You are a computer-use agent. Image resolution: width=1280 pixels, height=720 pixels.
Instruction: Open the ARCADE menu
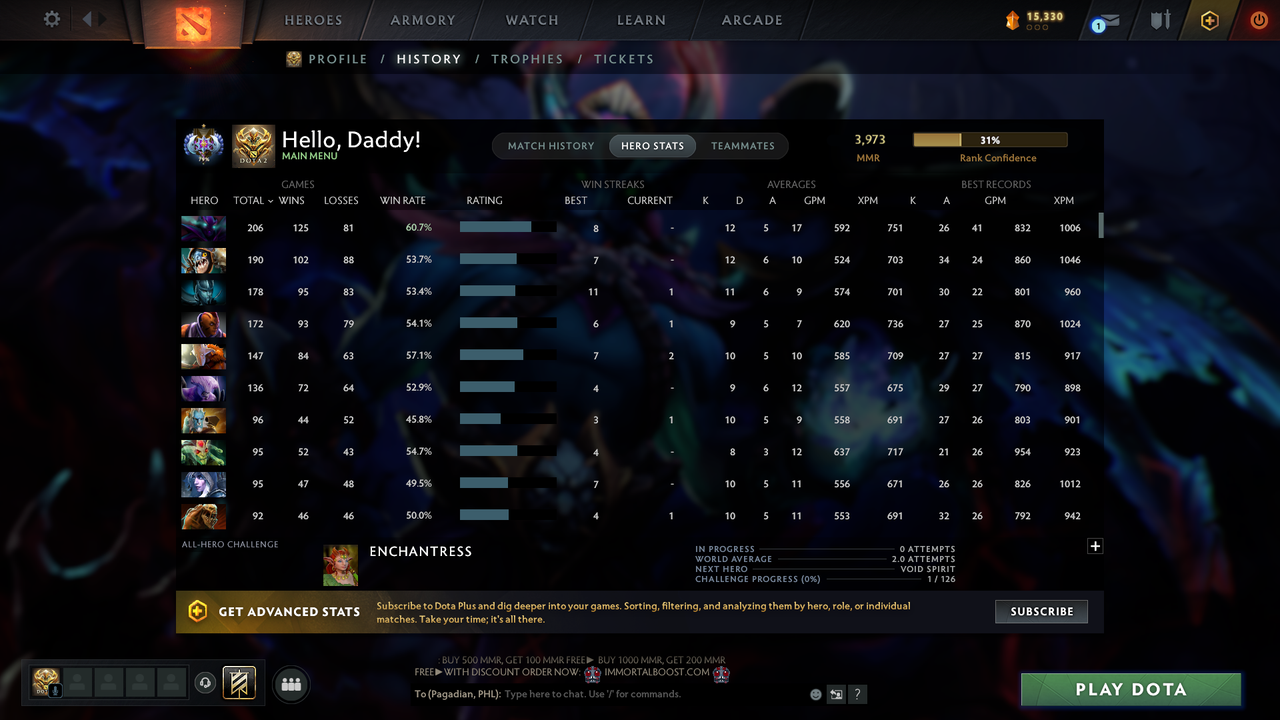[x=751, y=20]
